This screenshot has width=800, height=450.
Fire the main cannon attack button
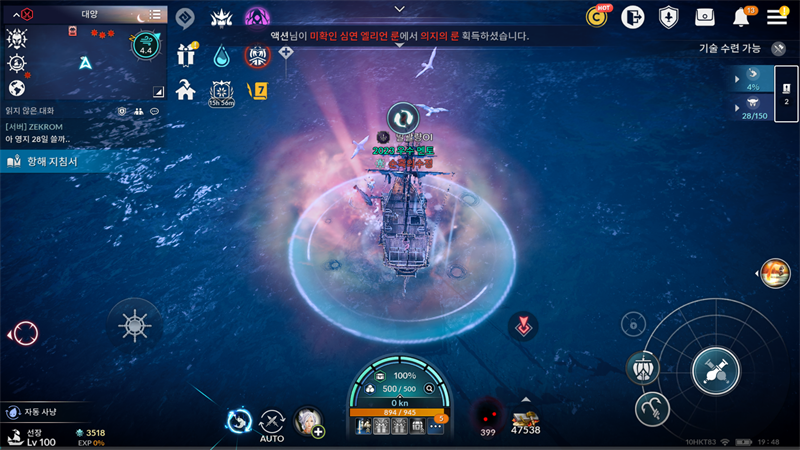[716, 370]
